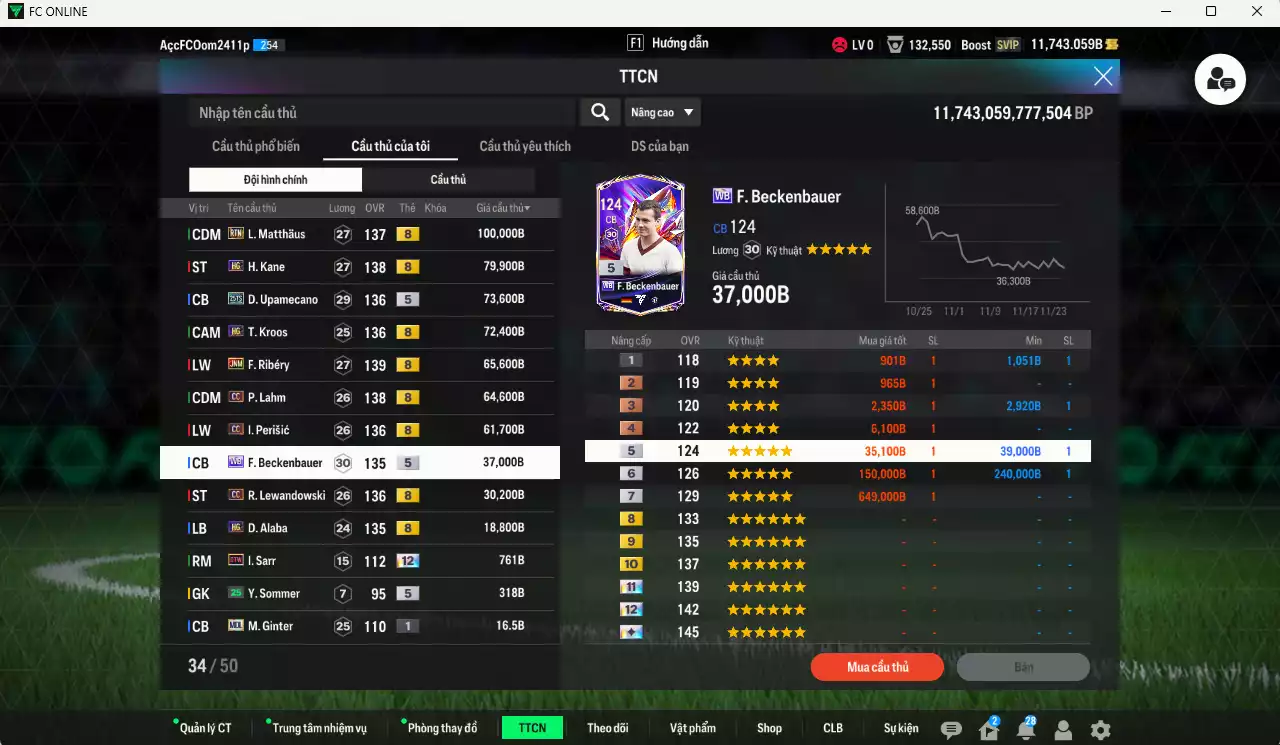The height and width of the screenshot is (745, 1280).
Task: Open the TTCN tab in the bottom navigation
Action: [531, 728]
